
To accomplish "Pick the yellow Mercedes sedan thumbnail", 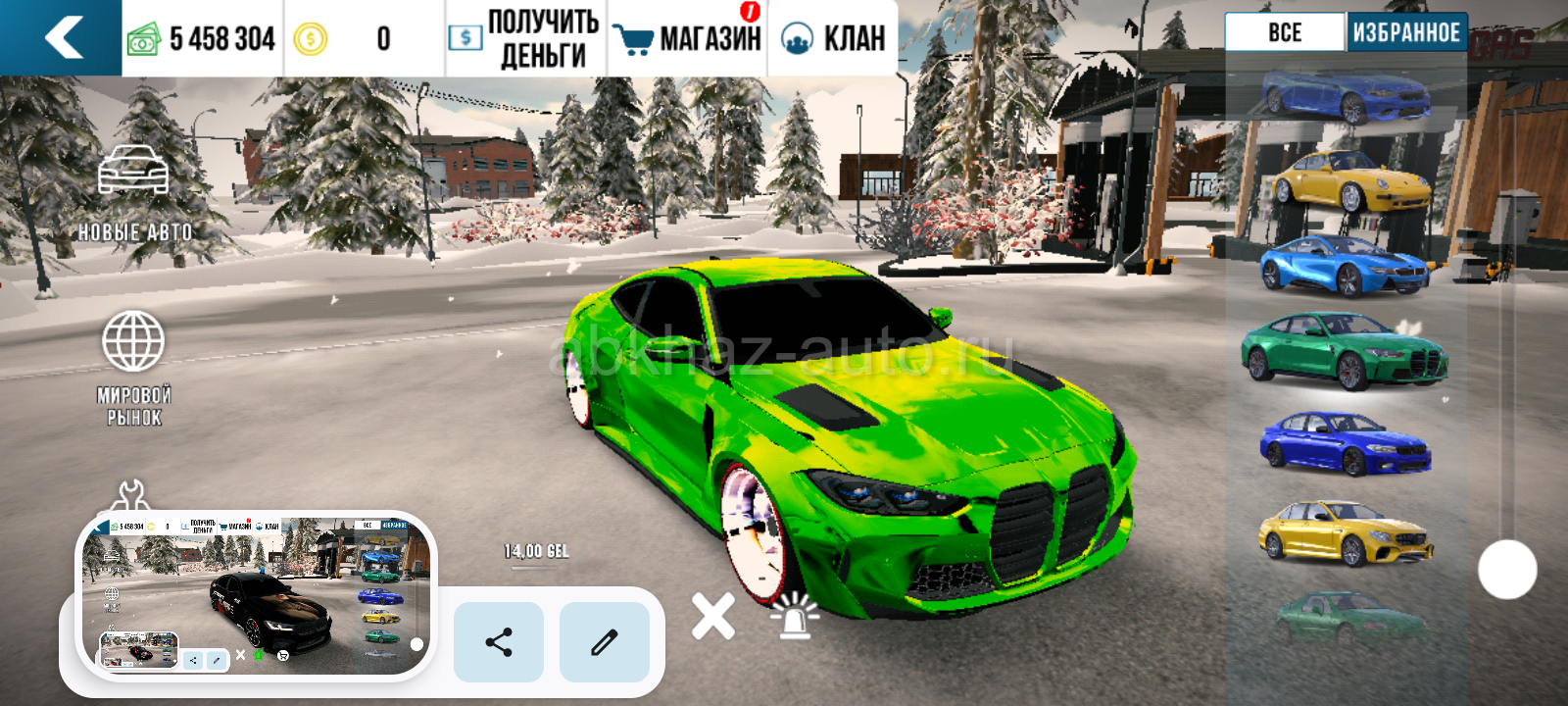I will (1345, 532).
